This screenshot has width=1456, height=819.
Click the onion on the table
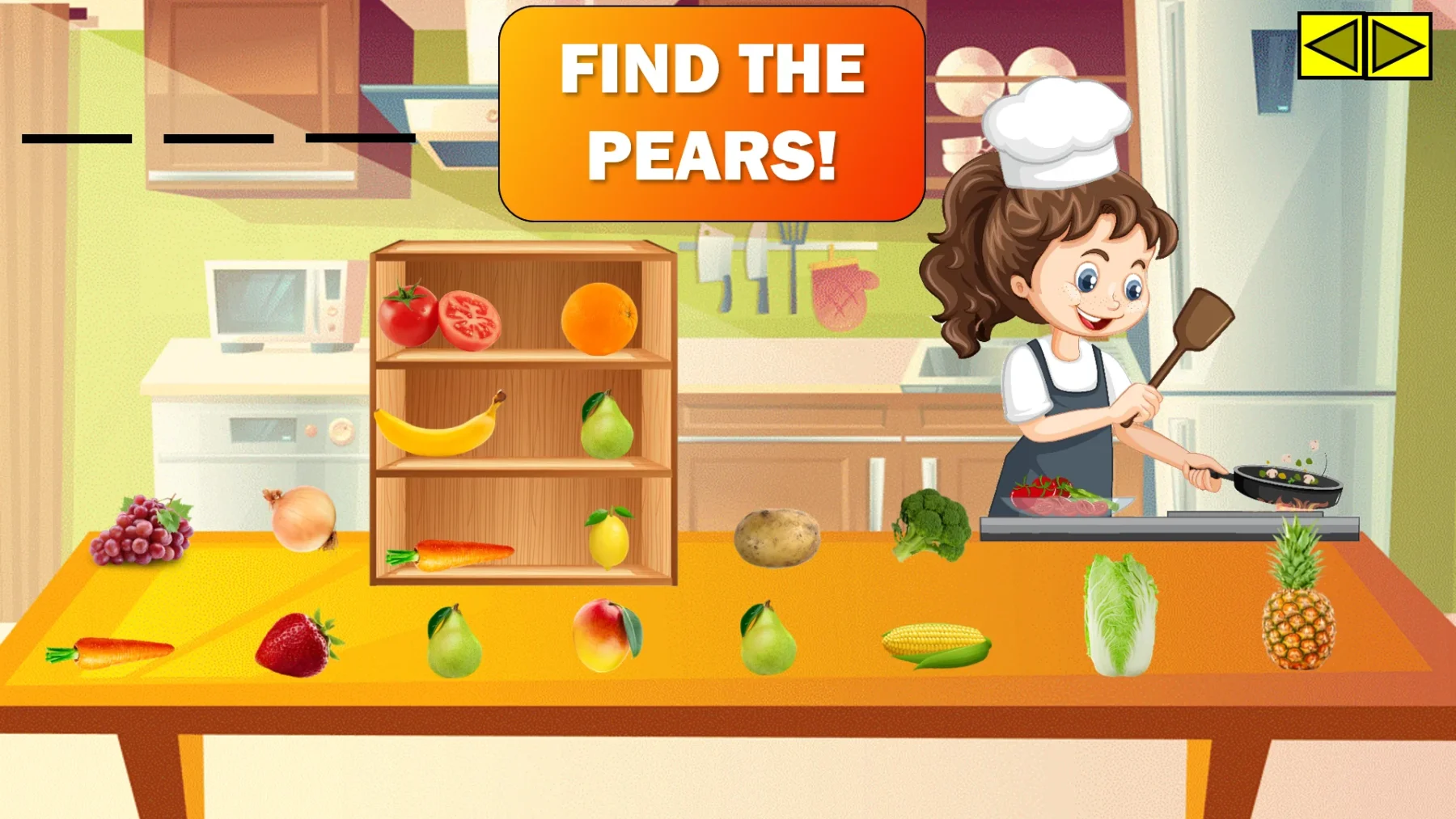pos(299,521)
